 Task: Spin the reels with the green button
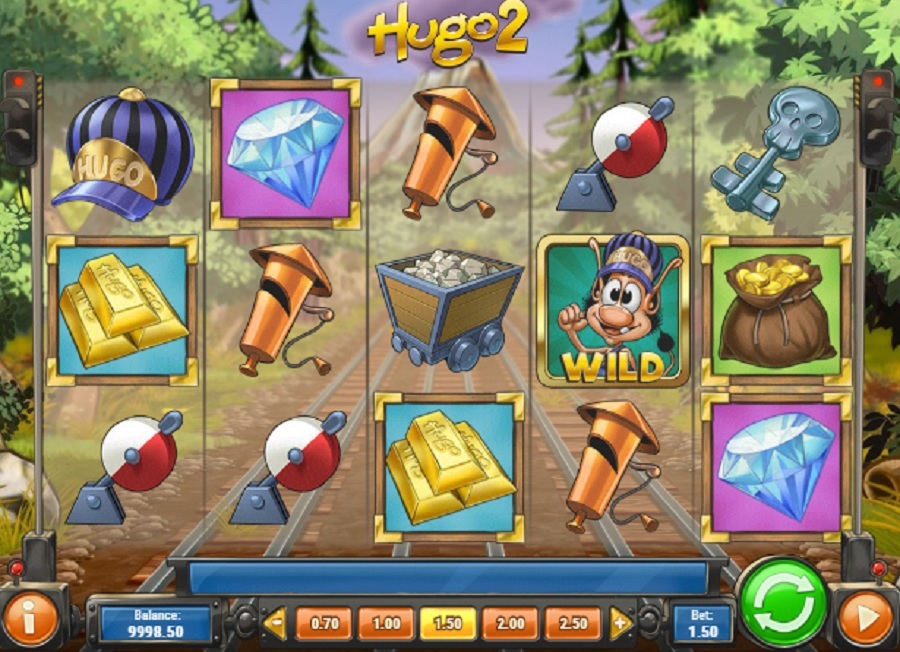(x=783, y=603)
